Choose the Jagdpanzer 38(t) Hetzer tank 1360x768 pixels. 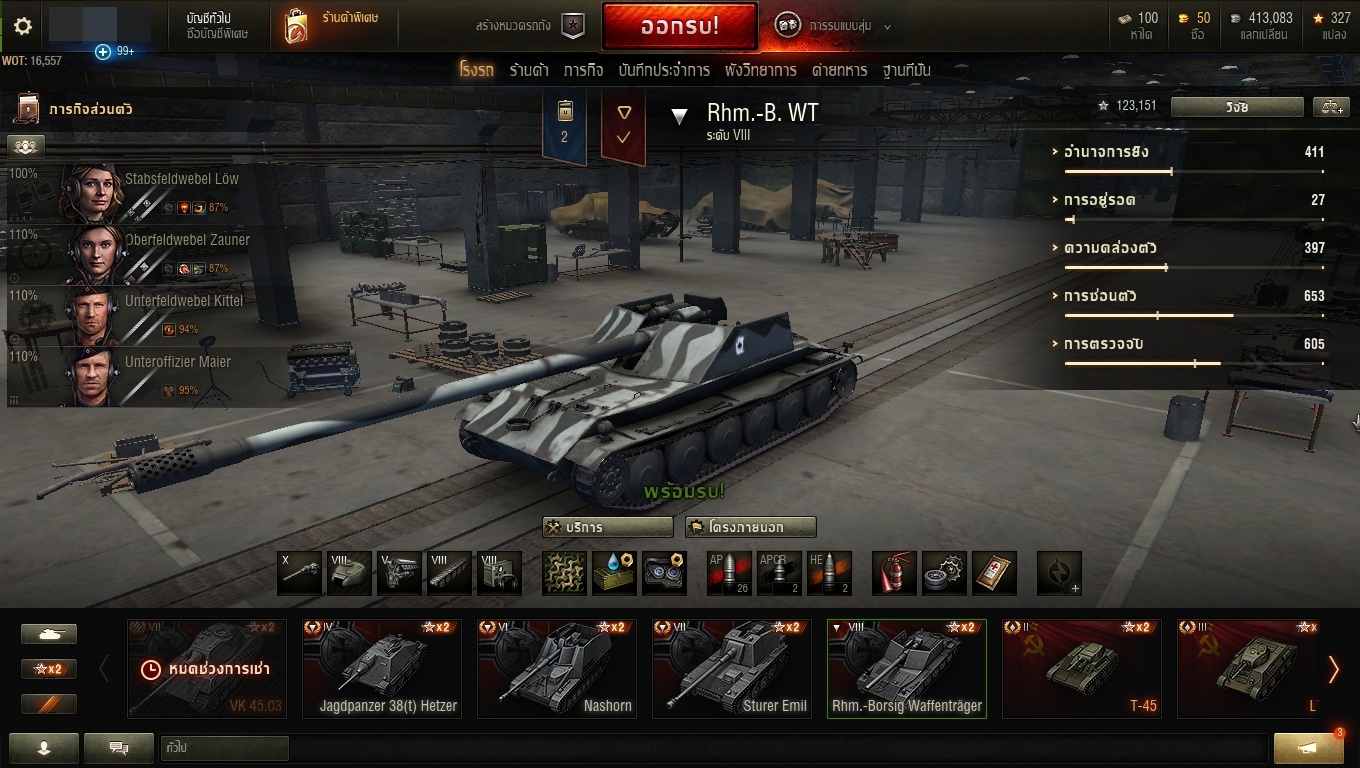pos(382,668)
